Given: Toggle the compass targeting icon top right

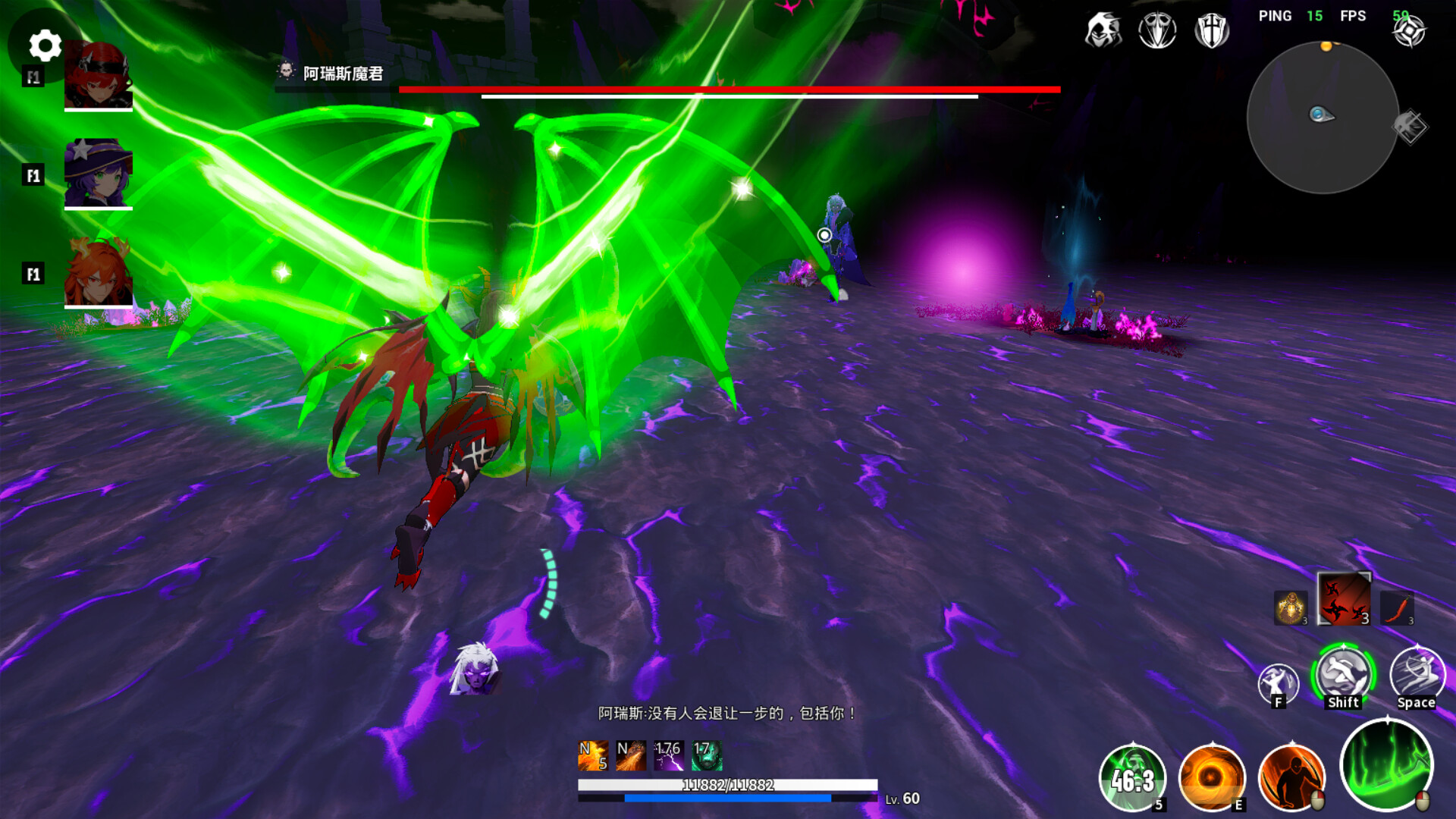Looking at the screenshot, I should (x=1410, y=30).
